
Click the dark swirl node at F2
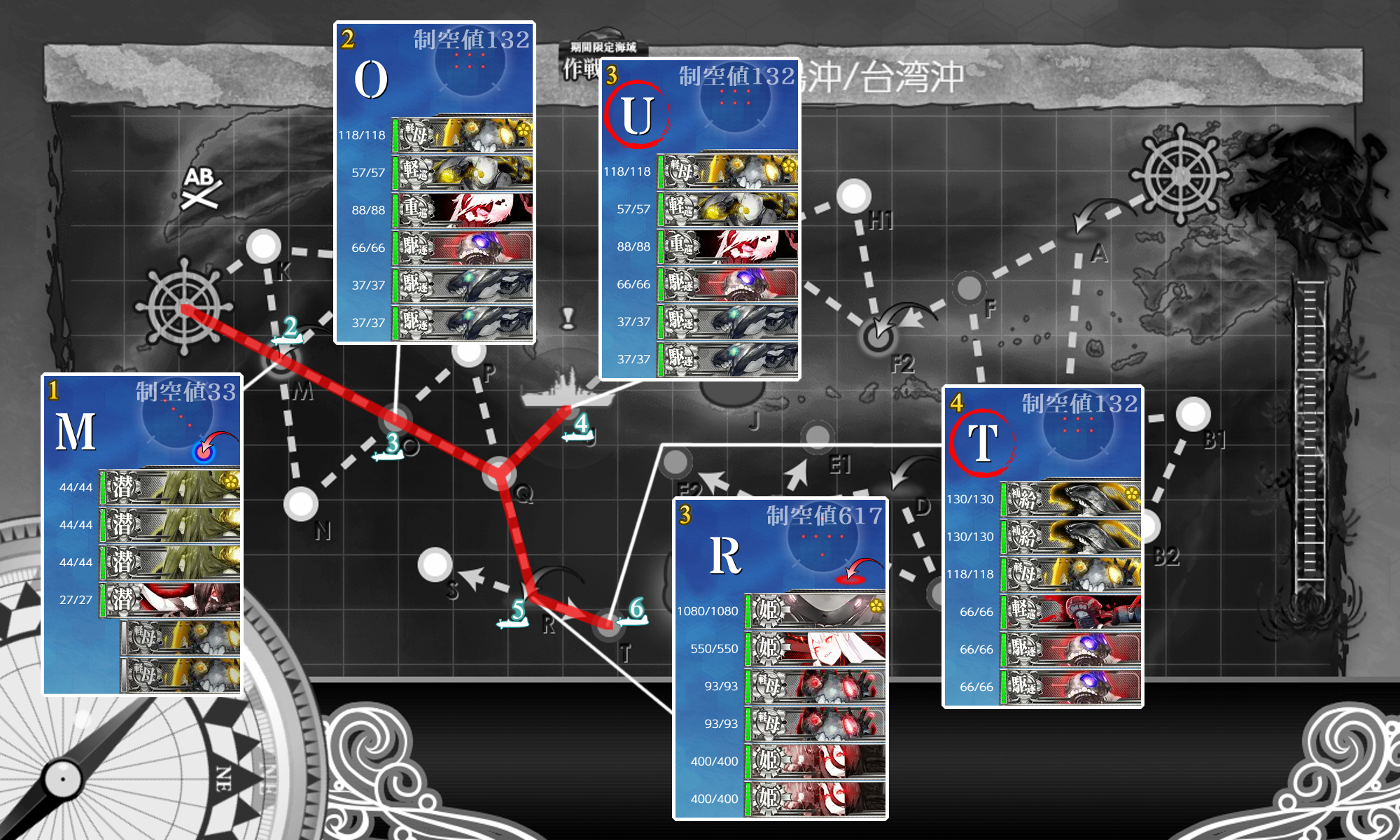(x=881, y=336)
